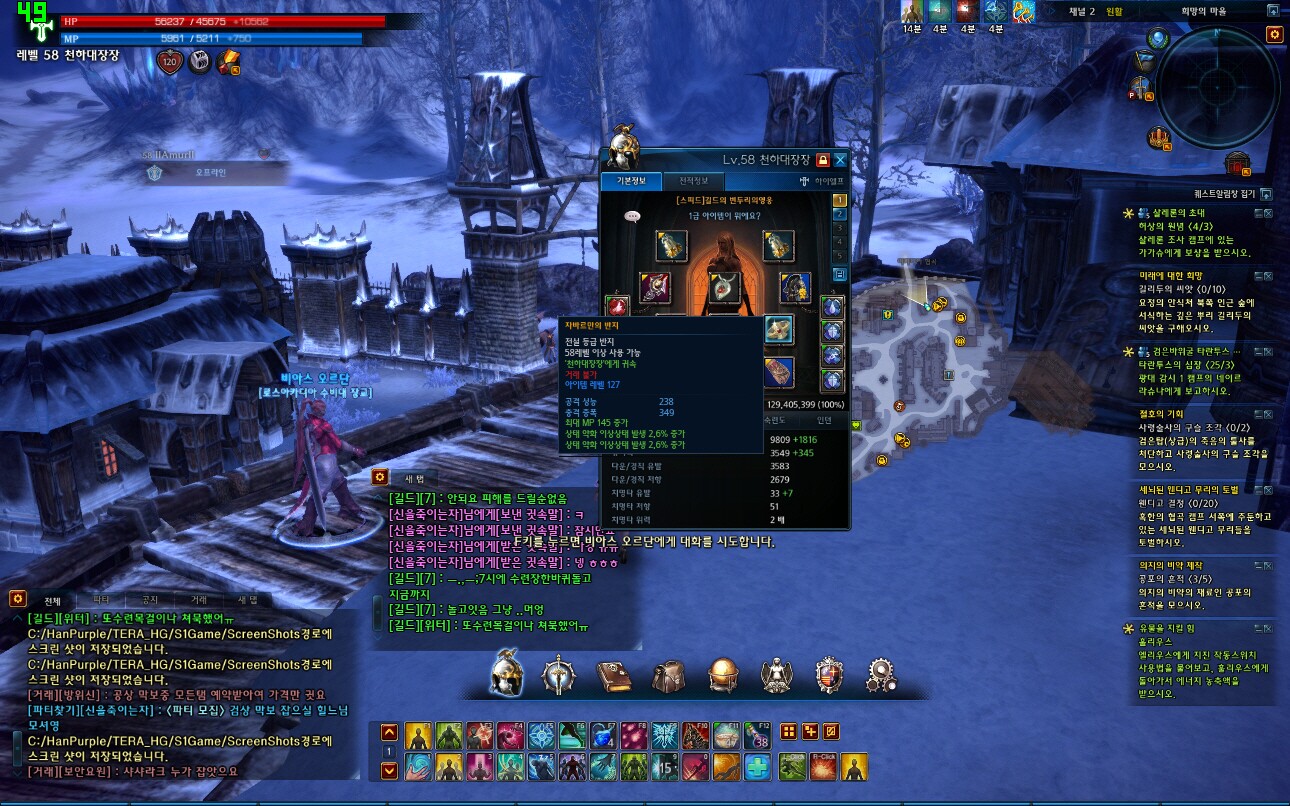
Task: Select the 기본정보 tab
Action: tap(630, 181)
